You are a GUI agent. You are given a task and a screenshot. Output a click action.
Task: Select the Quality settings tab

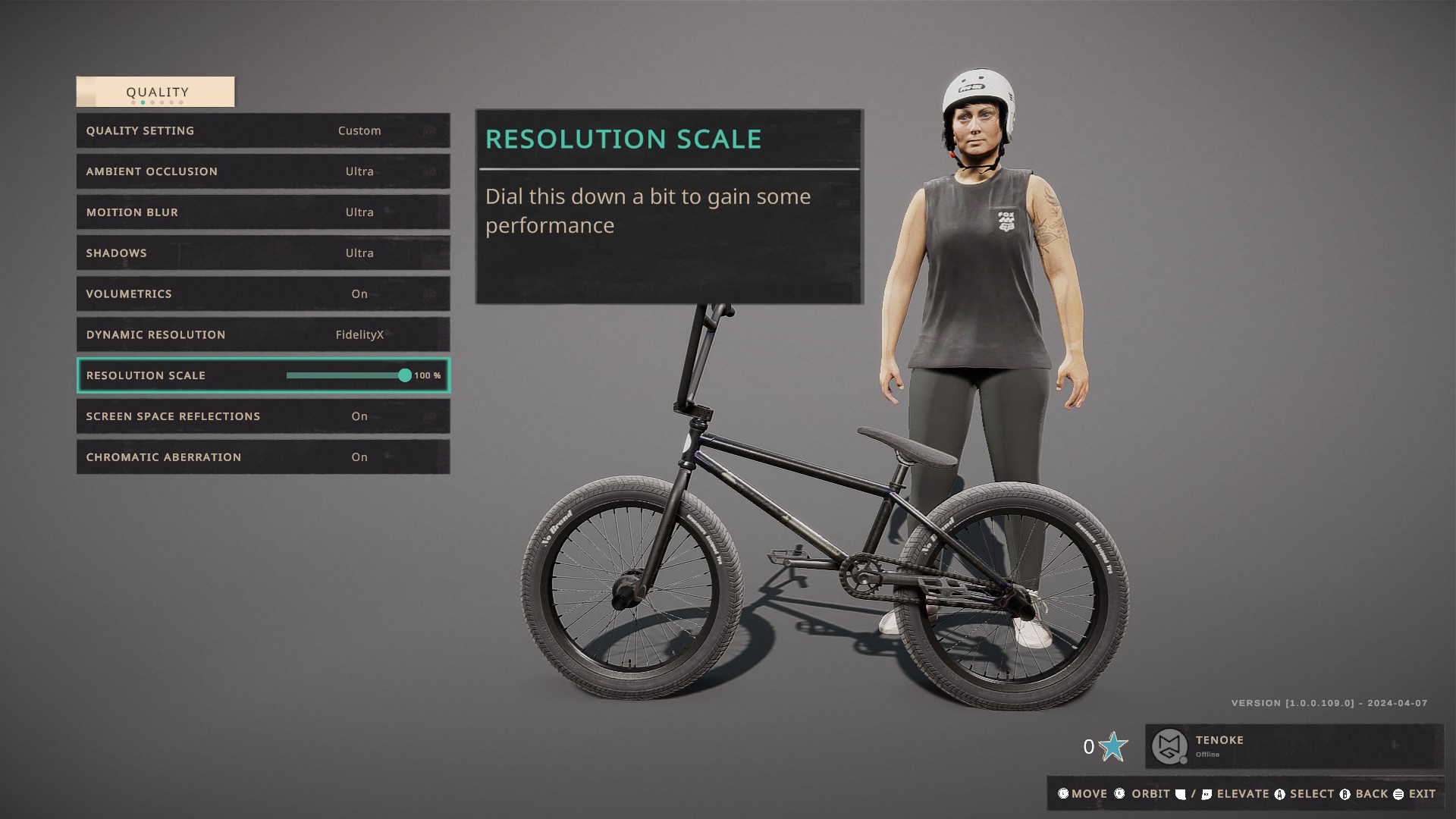tap(155, 92)
